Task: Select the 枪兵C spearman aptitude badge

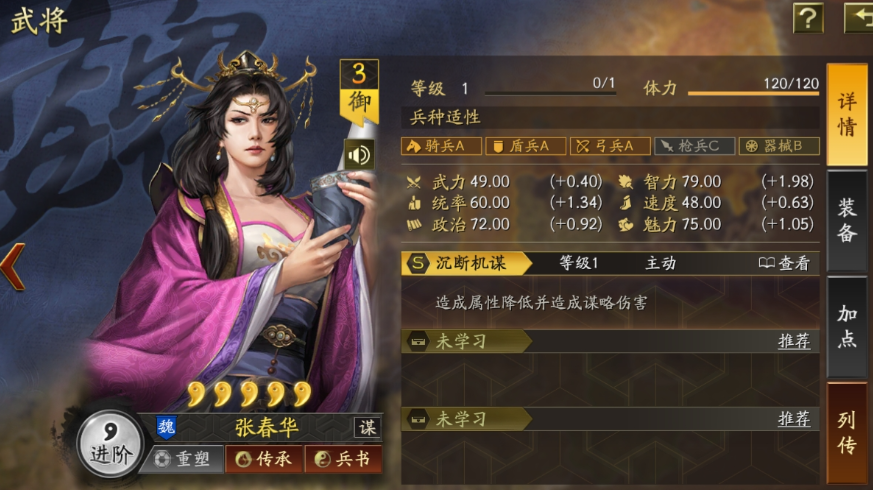Action: click(694, 146)
